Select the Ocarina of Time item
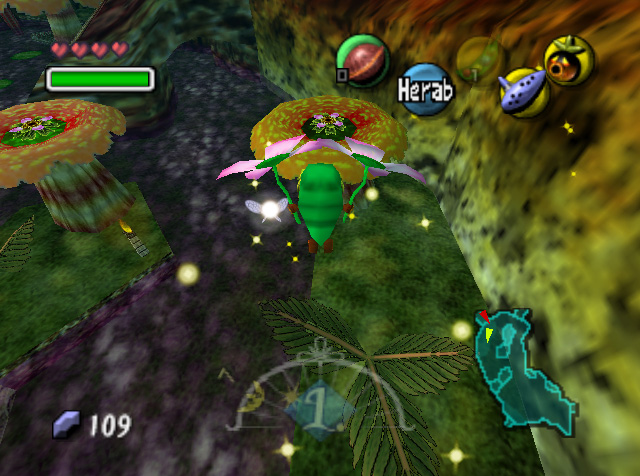Screen dimensions: 640x476 tap(523, 92)
